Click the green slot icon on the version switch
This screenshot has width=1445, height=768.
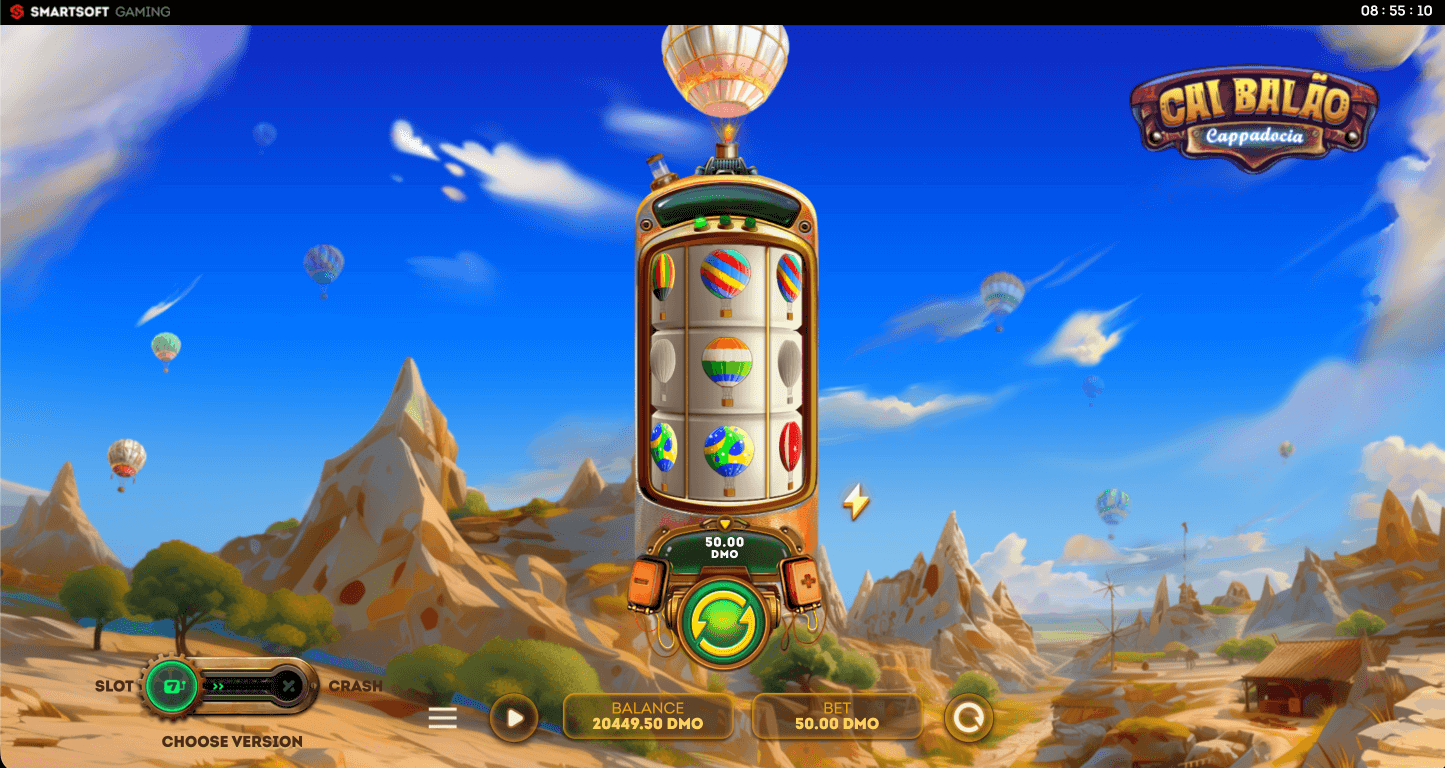click(x=172, y=686)
